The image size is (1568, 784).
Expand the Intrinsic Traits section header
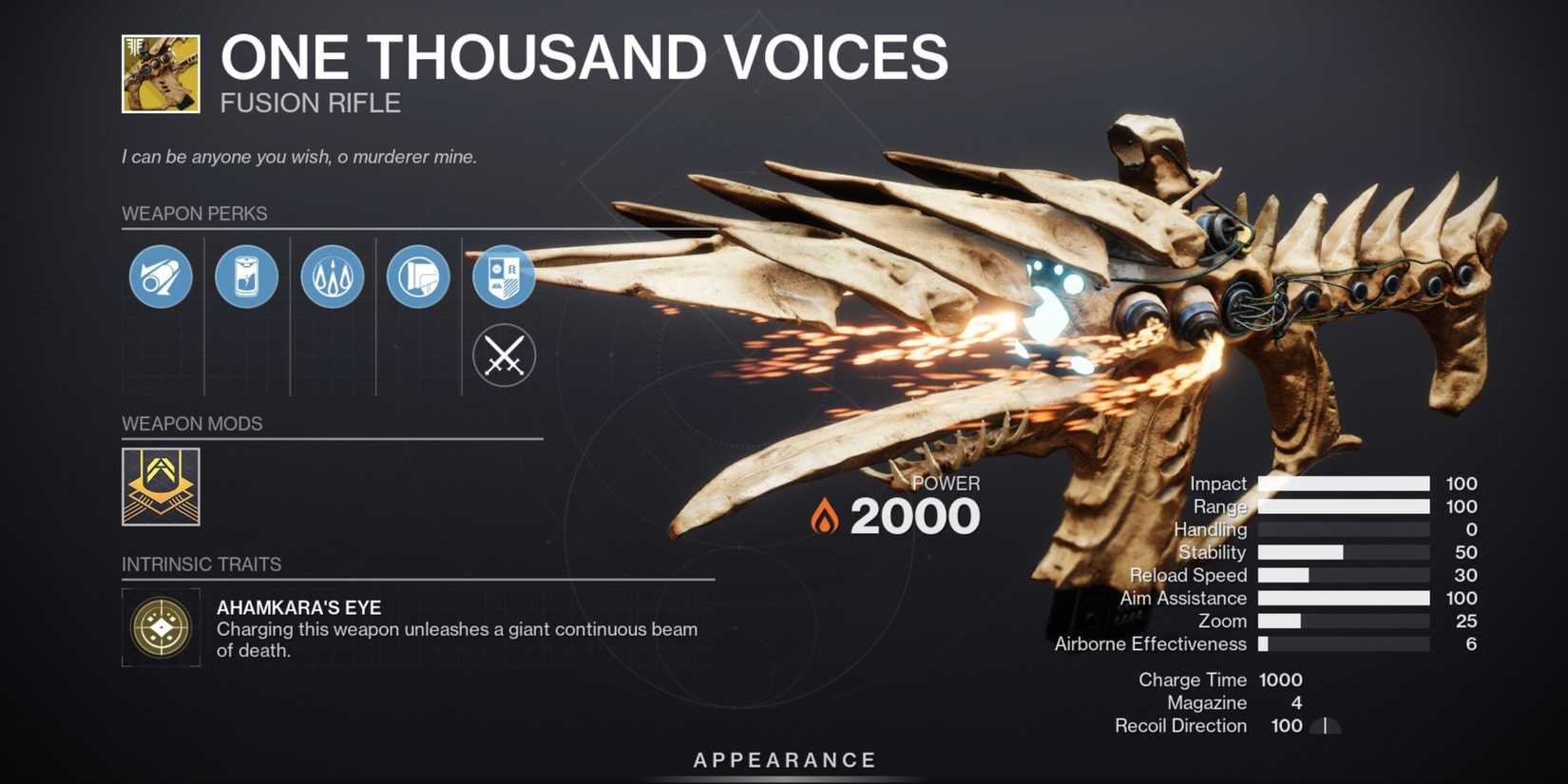[x=201, y=564]
